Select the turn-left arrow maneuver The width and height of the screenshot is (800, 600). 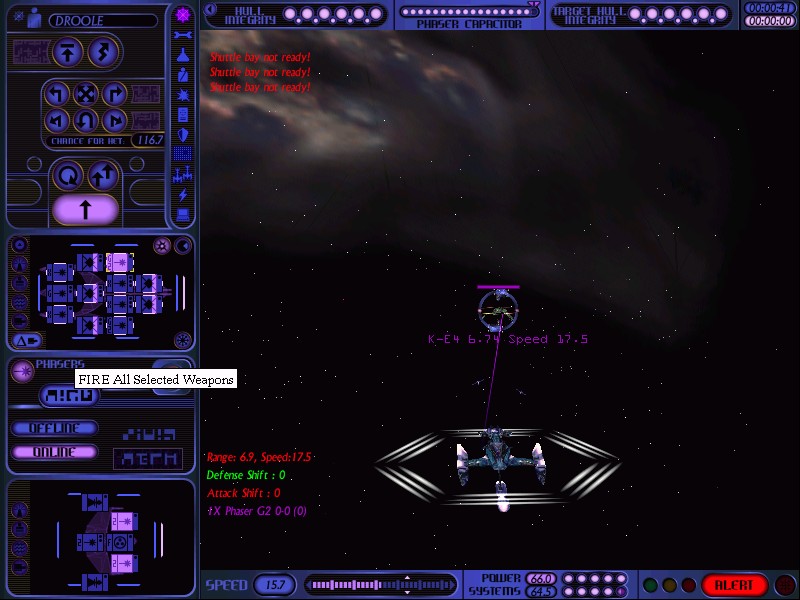pyautogui.click(x=57, y=96)
